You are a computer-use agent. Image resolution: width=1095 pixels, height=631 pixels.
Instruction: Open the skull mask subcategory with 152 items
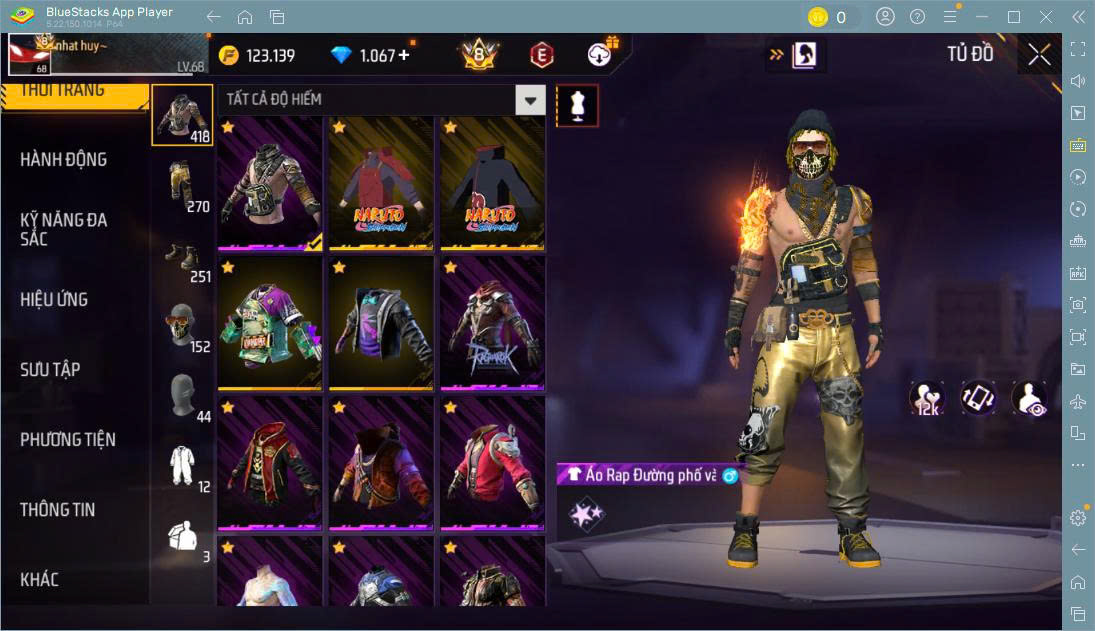click(x=182, y=327)
